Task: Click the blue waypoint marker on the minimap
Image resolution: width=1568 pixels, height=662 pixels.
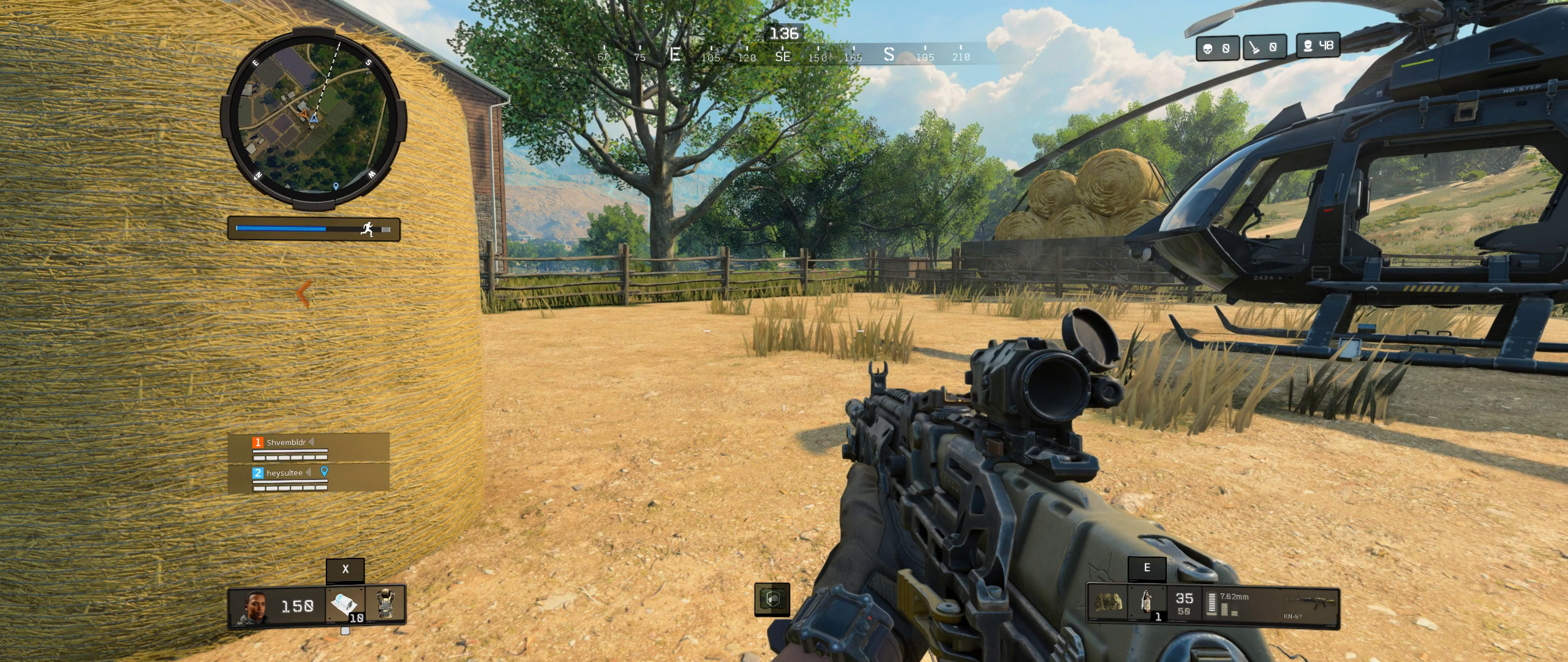Action: pos(336,186)
